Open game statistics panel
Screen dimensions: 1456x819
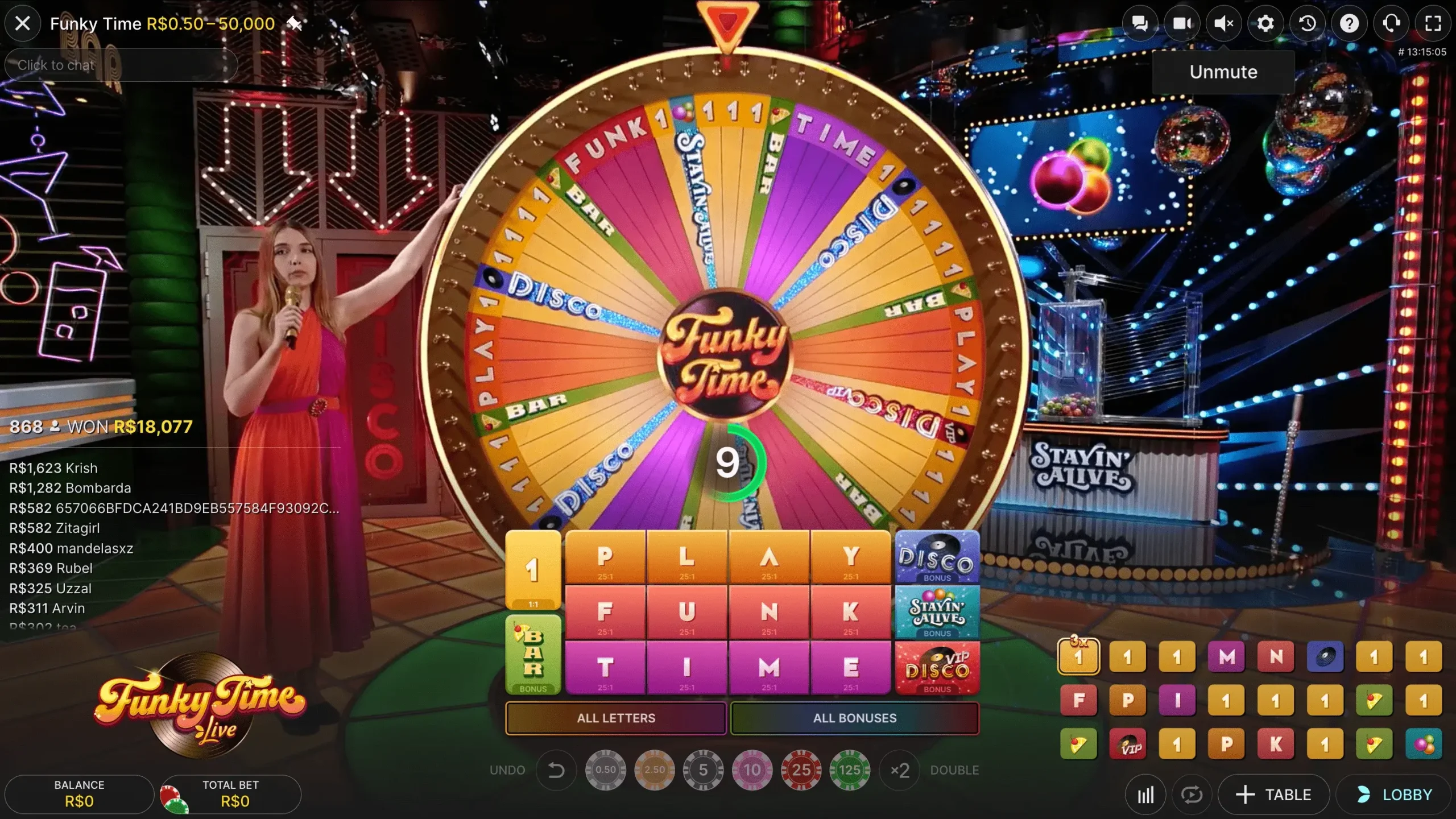click(1145, 794)
